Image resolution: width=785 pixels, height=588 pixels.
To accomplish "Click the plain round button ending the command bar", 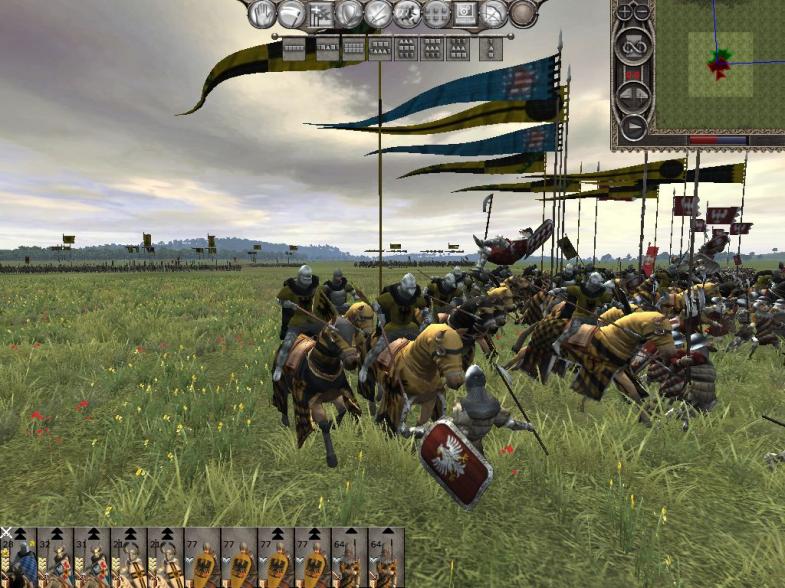I will click(523, 13).
